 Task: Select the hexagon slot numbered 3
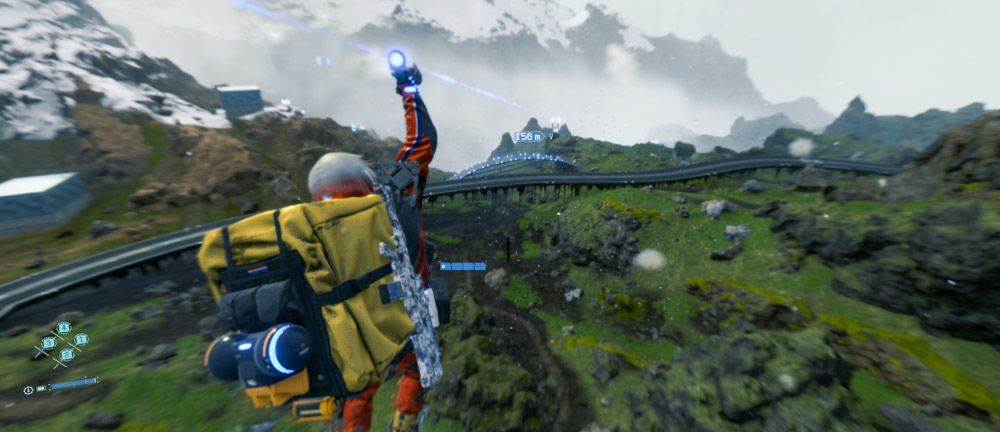(x=49, y=343)
